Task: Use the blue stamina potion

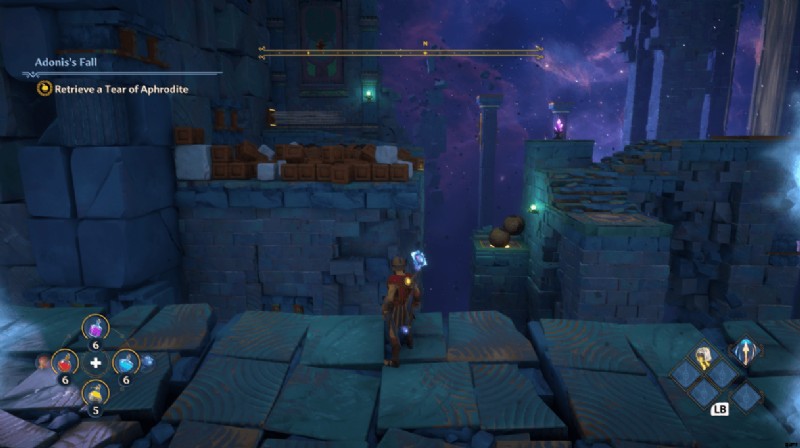Action: (x=125, y=362)
